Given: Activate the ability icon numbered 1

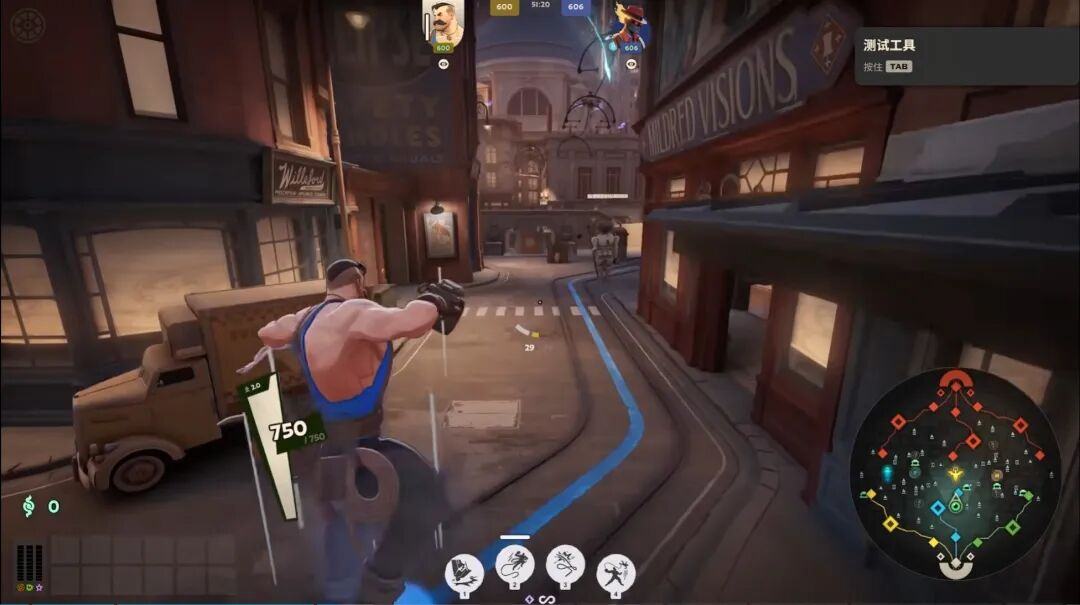Looking at the screenshot, I should (x=464, y=573).
